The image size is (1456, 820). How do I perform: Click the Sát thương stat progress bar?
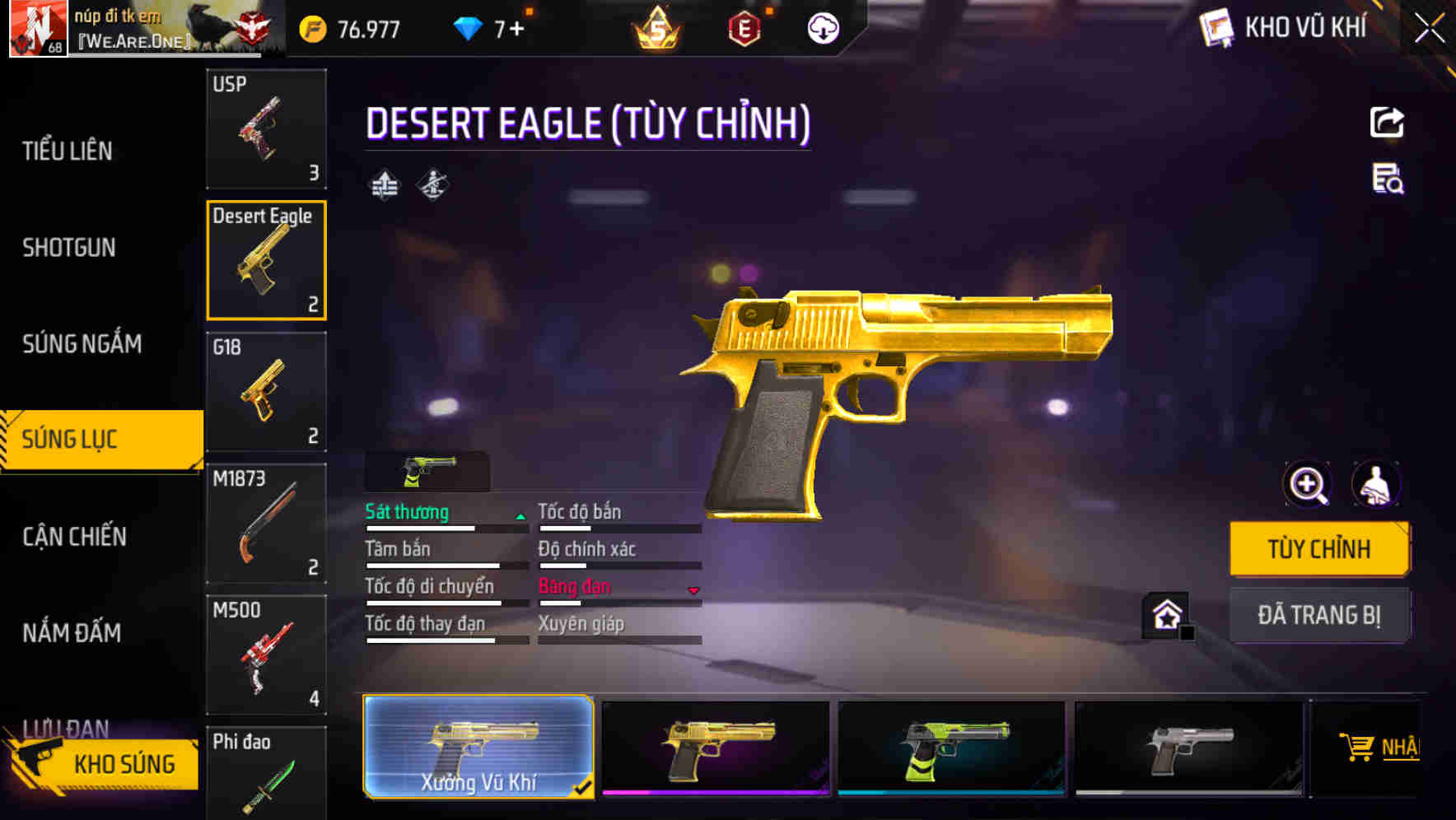tap(445, 527)
